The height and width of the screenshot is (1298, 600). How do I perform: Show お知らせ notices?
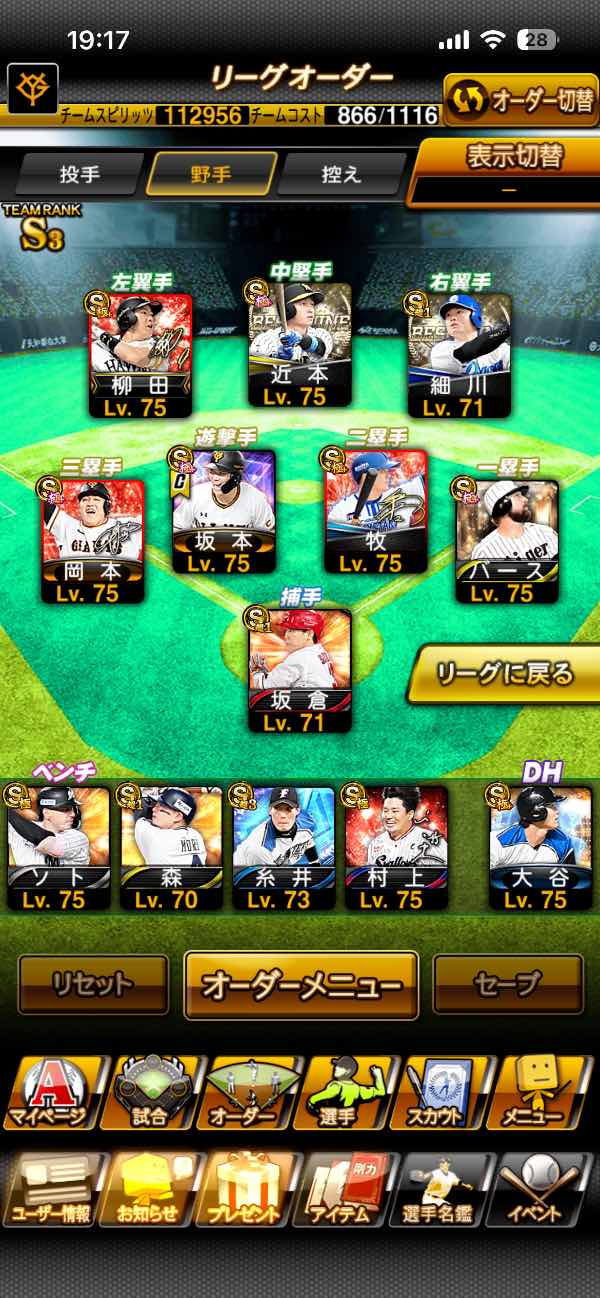pos(148,1190)
